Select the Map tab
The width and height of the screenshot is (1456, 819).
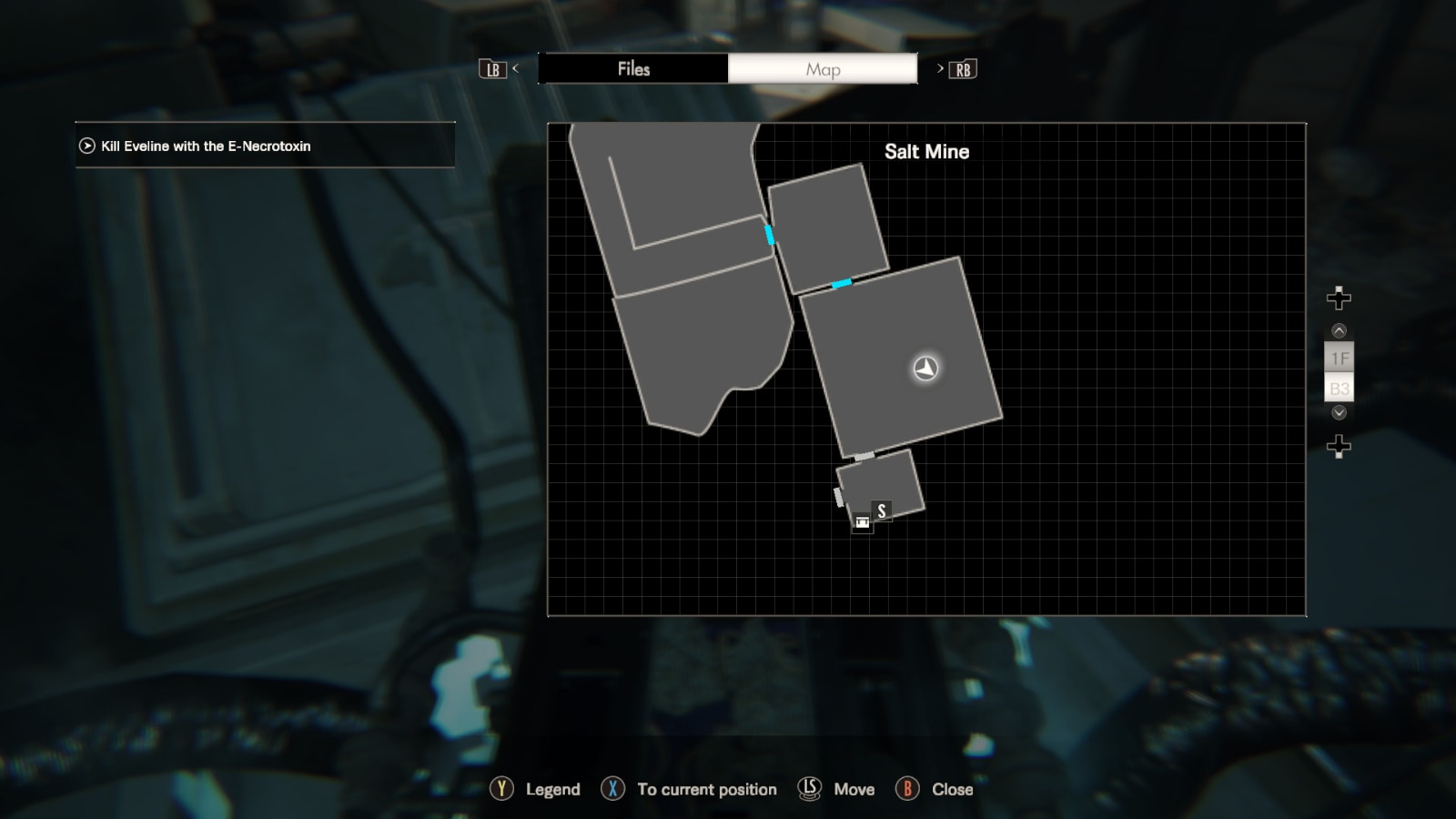[x=821, y=68]
